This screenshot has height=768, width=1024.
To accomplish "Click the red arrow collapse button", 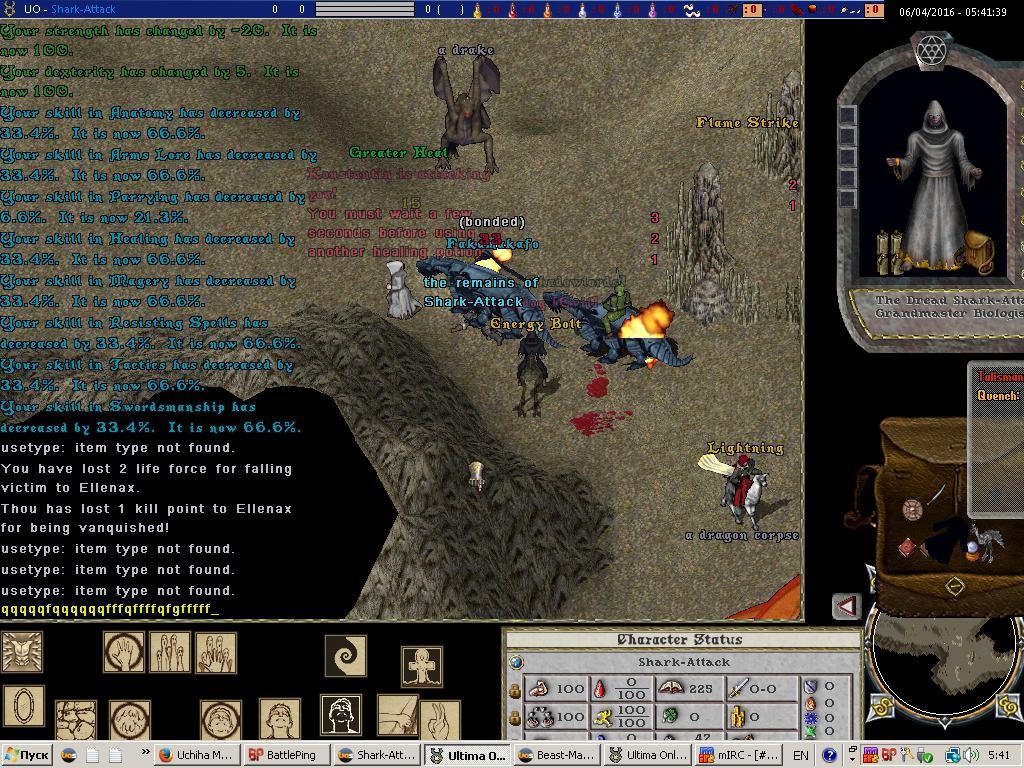I will (847, 606).
